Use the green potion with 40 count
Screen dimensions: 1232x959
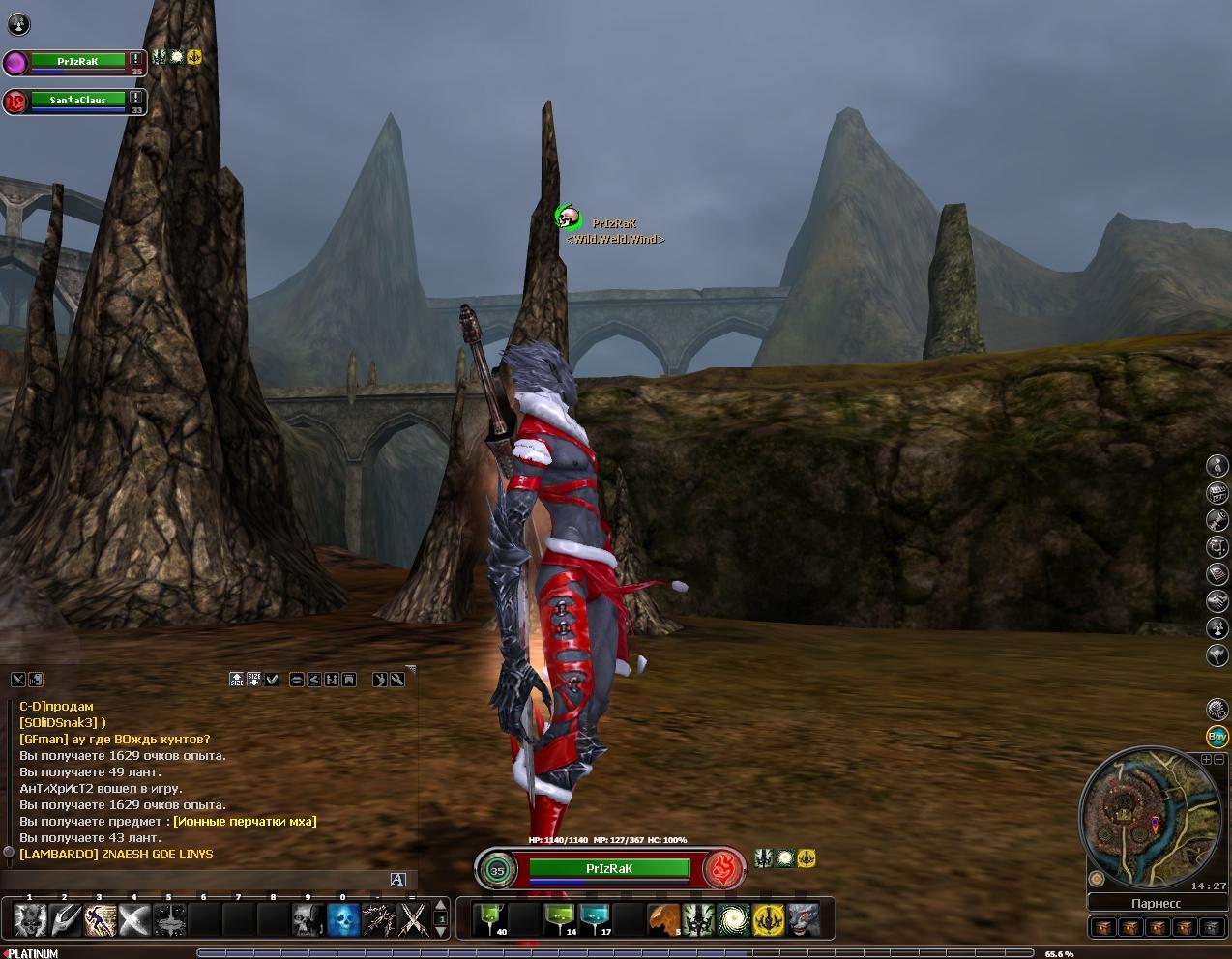tap(490, 919)
